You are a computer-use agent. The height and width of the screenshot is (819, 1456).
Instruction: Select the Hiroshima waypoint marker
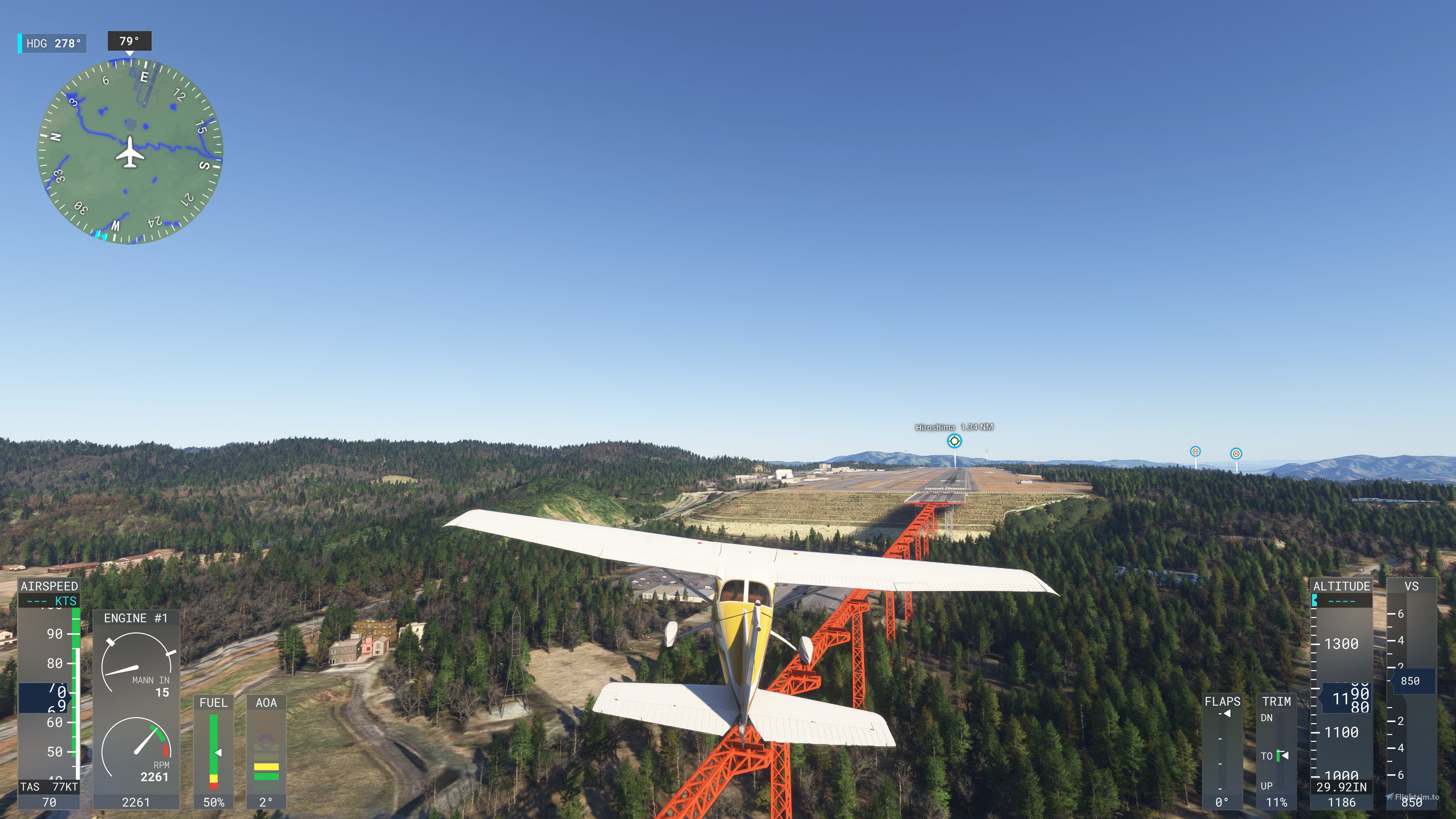coord(955,441)
